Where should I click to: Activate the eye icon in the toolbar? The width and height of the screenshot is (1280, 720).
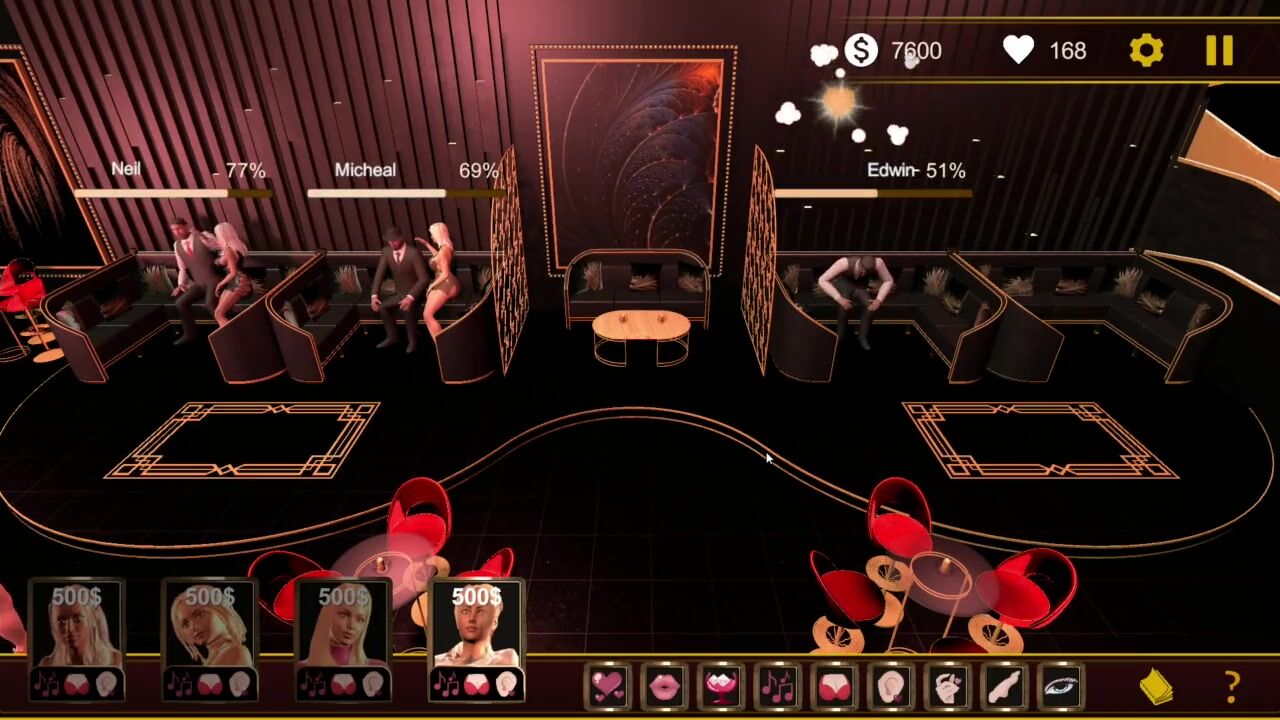tap(1061, 686)
